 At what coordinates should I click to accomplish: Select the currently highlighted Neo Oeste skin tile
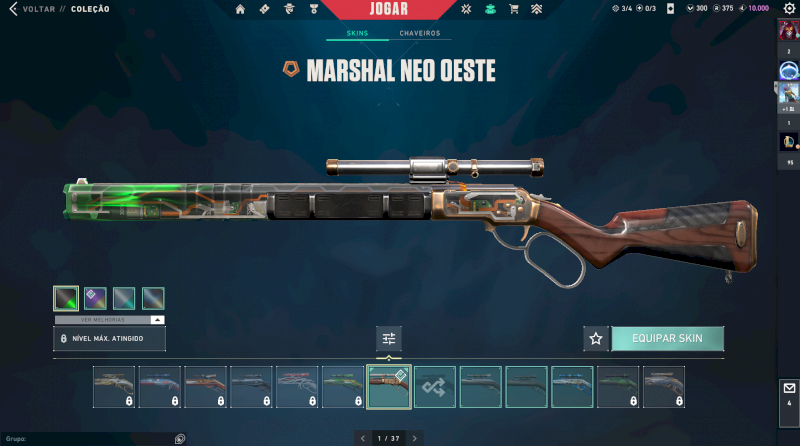point(389,386)
